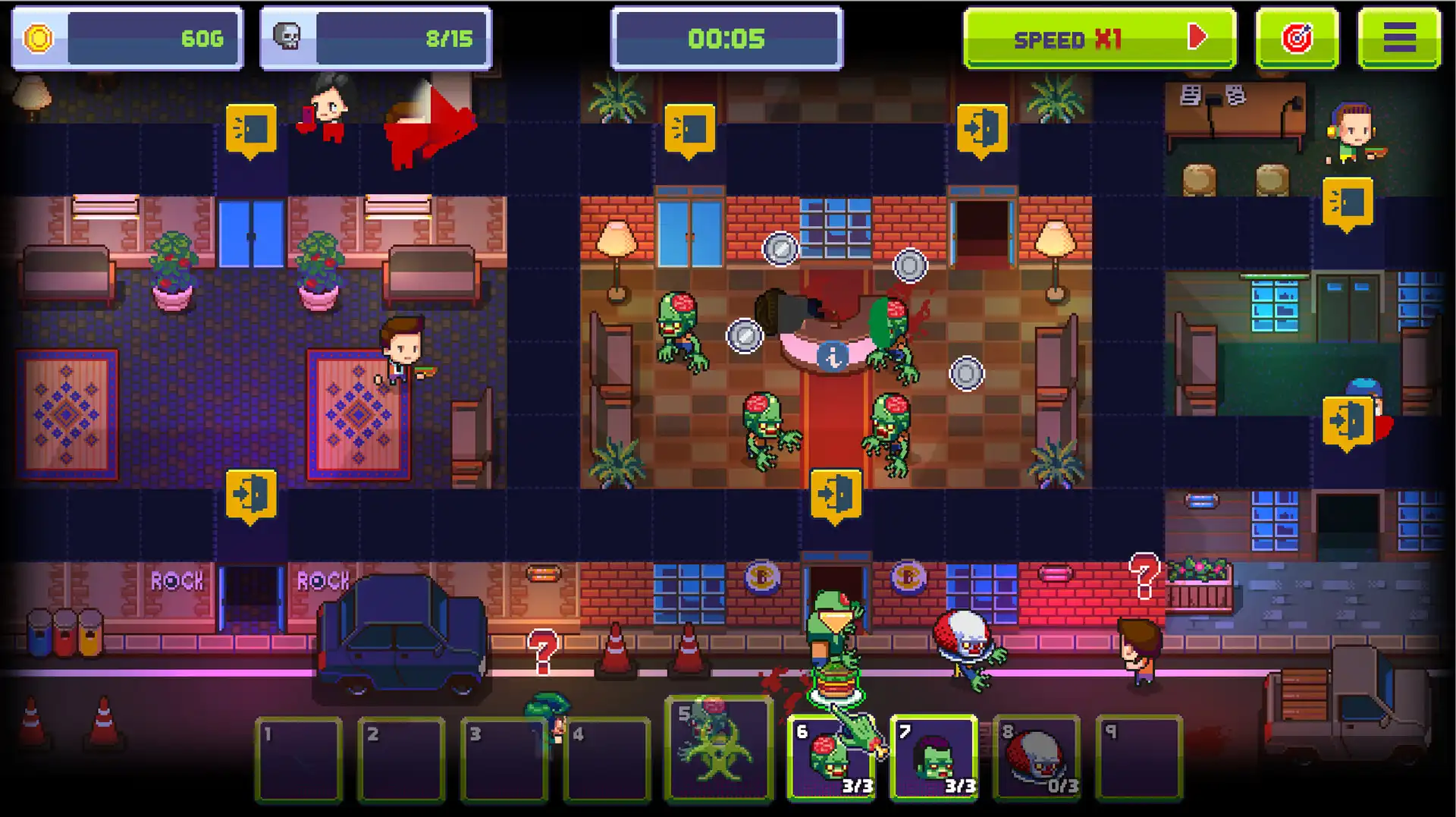Viewport: 1456px width, 817px height.
Task: Click the empty hotbar slot 9
Action: tap(1141, 759)
